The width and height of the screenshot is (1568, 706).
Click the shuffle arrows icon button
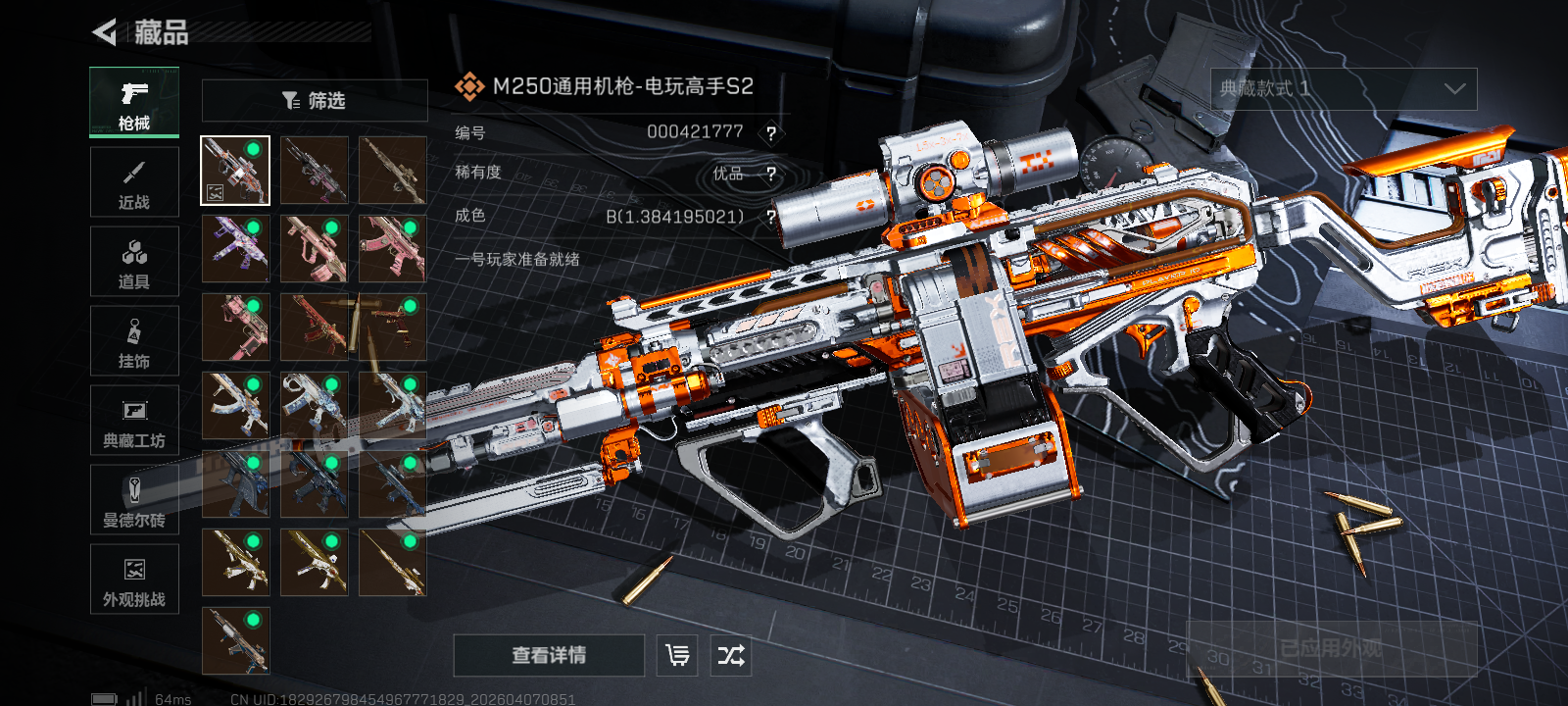coord(731,655)
